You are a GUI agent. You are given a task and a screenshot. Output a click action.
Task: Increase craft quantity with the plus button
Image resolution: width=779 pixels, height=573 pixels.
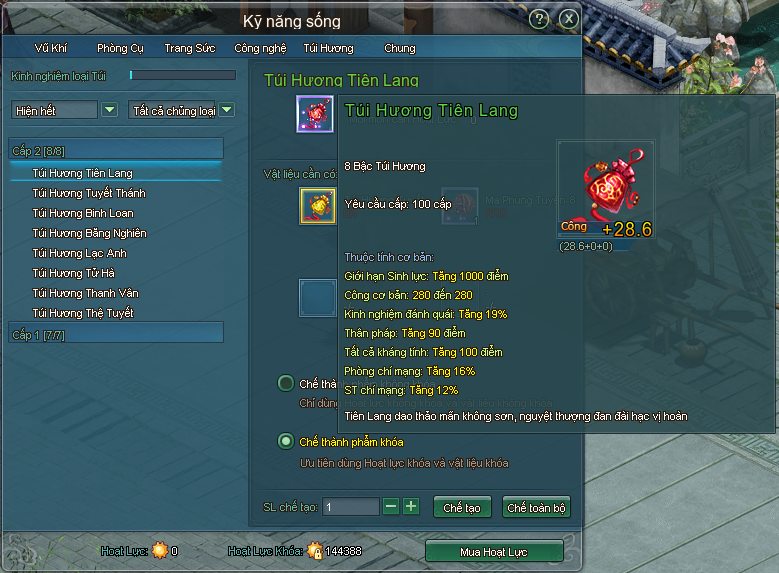click(x=411, y=506)
